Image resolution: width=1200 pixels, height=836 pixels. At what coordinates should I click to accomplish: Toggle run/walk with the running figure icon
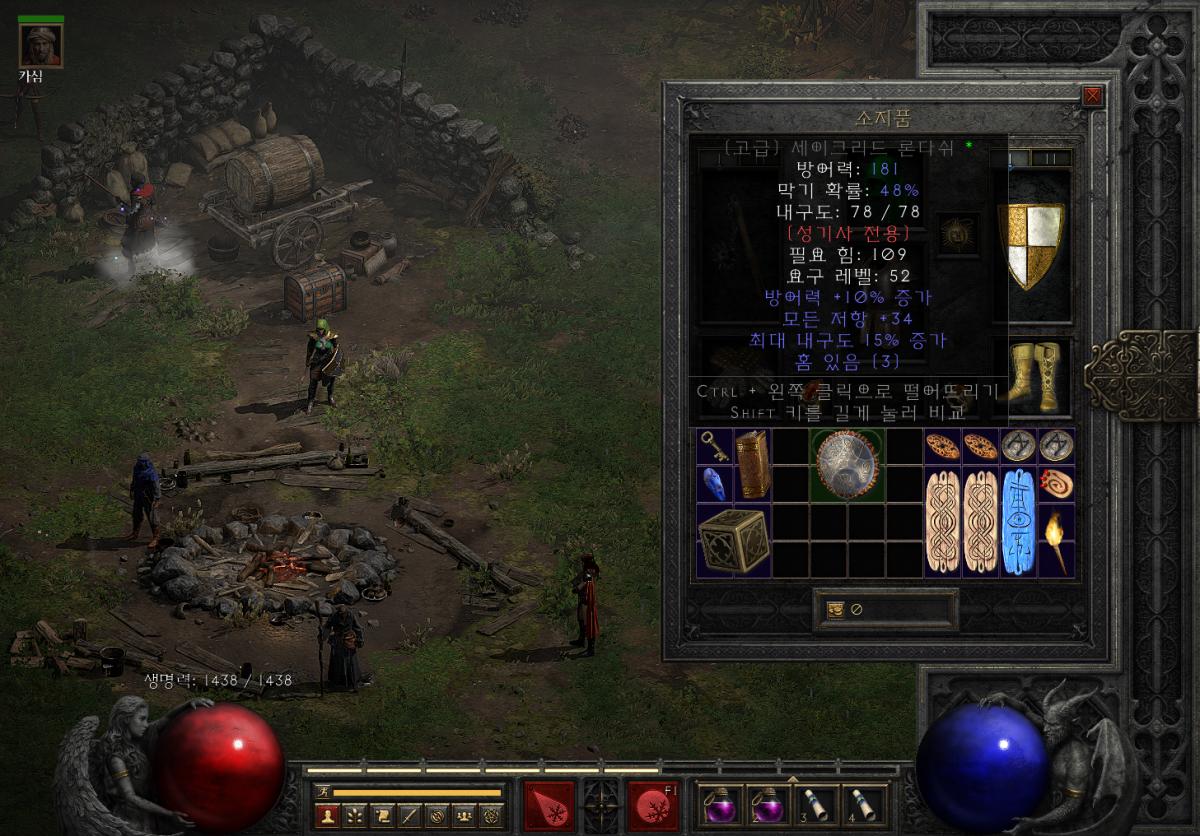coord(322,792)
